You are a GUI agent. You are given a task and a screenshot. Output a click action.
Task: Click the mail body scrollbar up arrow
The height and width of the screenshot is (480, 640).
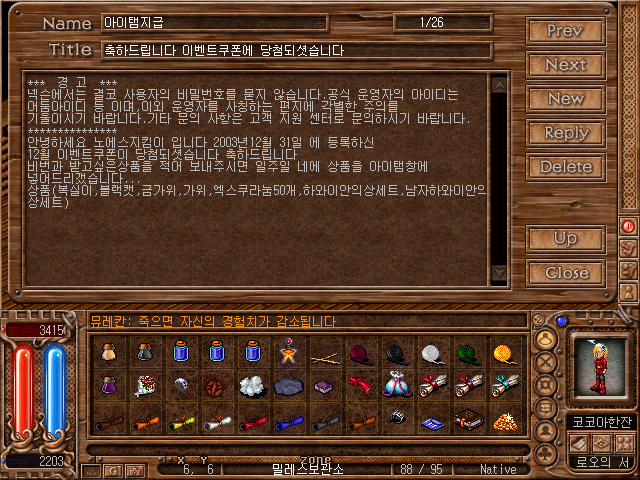coord(499,81)
